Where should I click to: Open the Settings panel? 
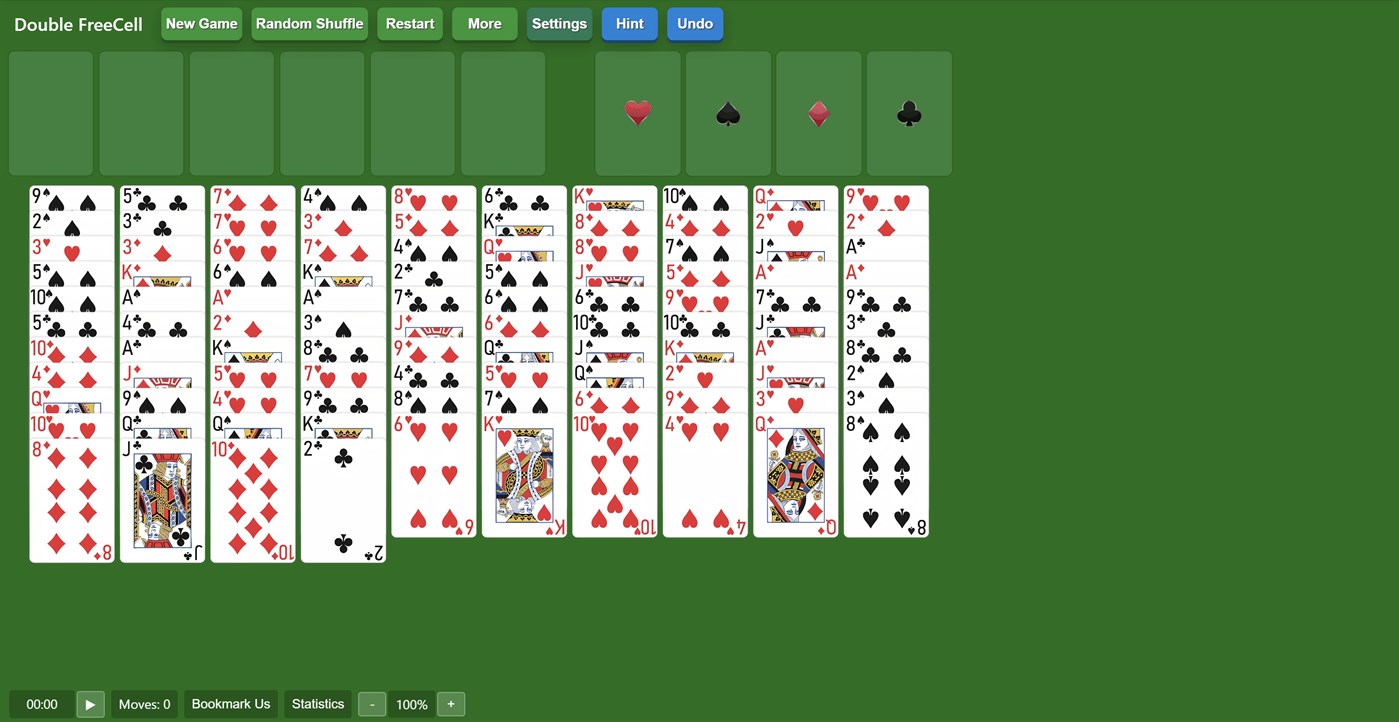tap(559, 23)
